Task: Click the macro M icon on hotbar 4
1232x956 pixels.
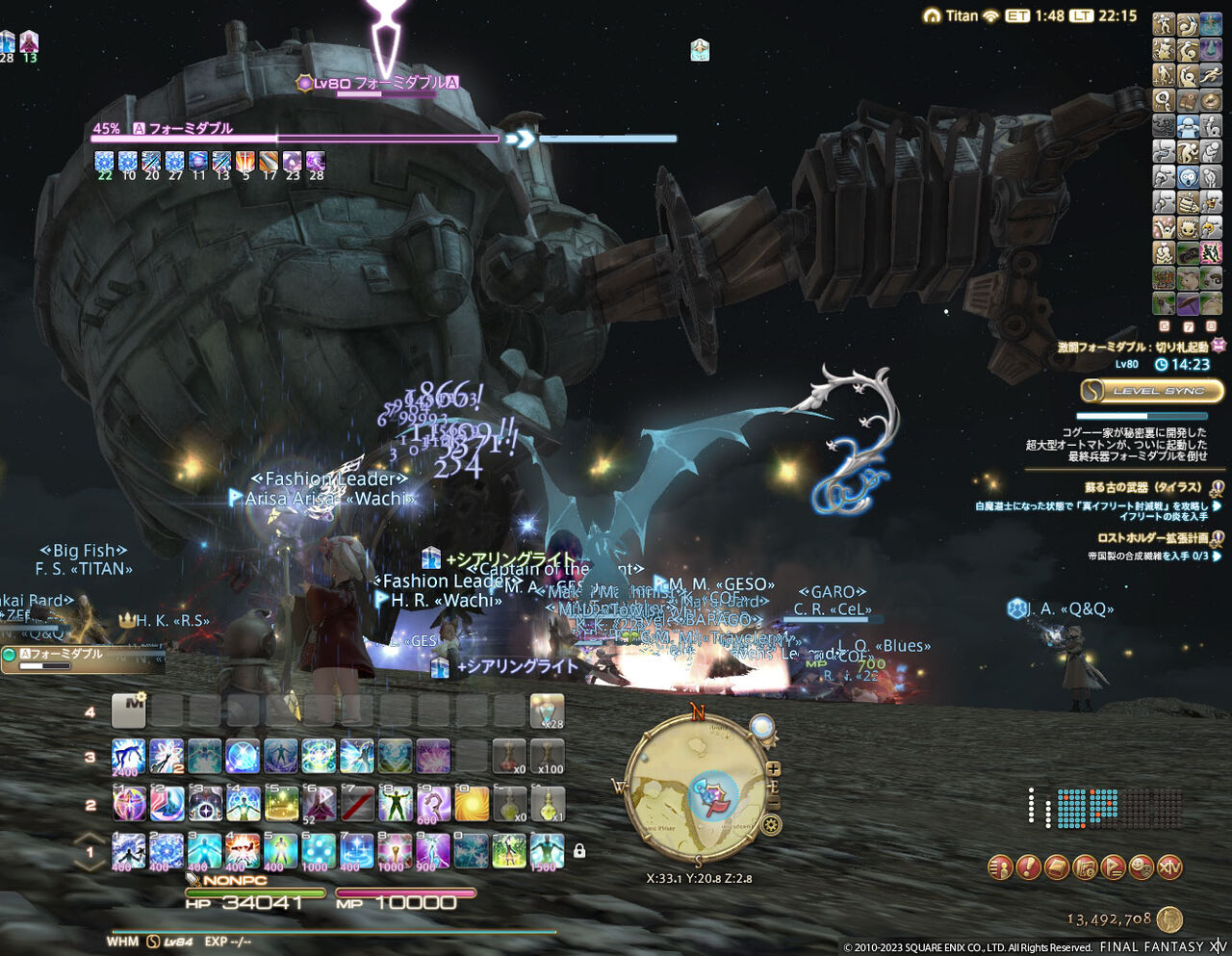Action: point(129,711)
